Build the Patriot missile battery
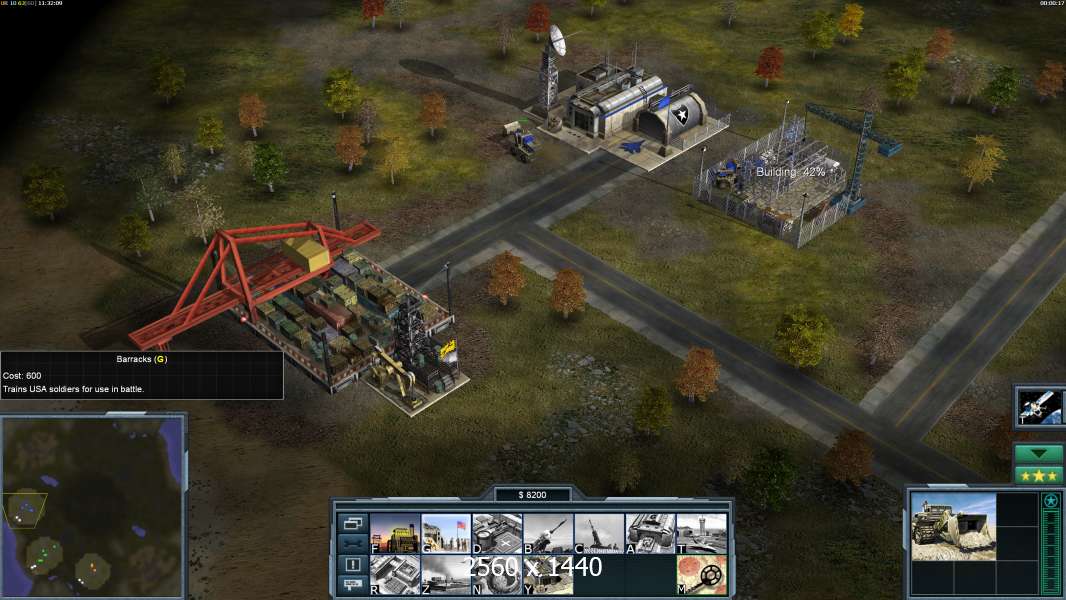1066x600 pixels. [x=548, y=533]
